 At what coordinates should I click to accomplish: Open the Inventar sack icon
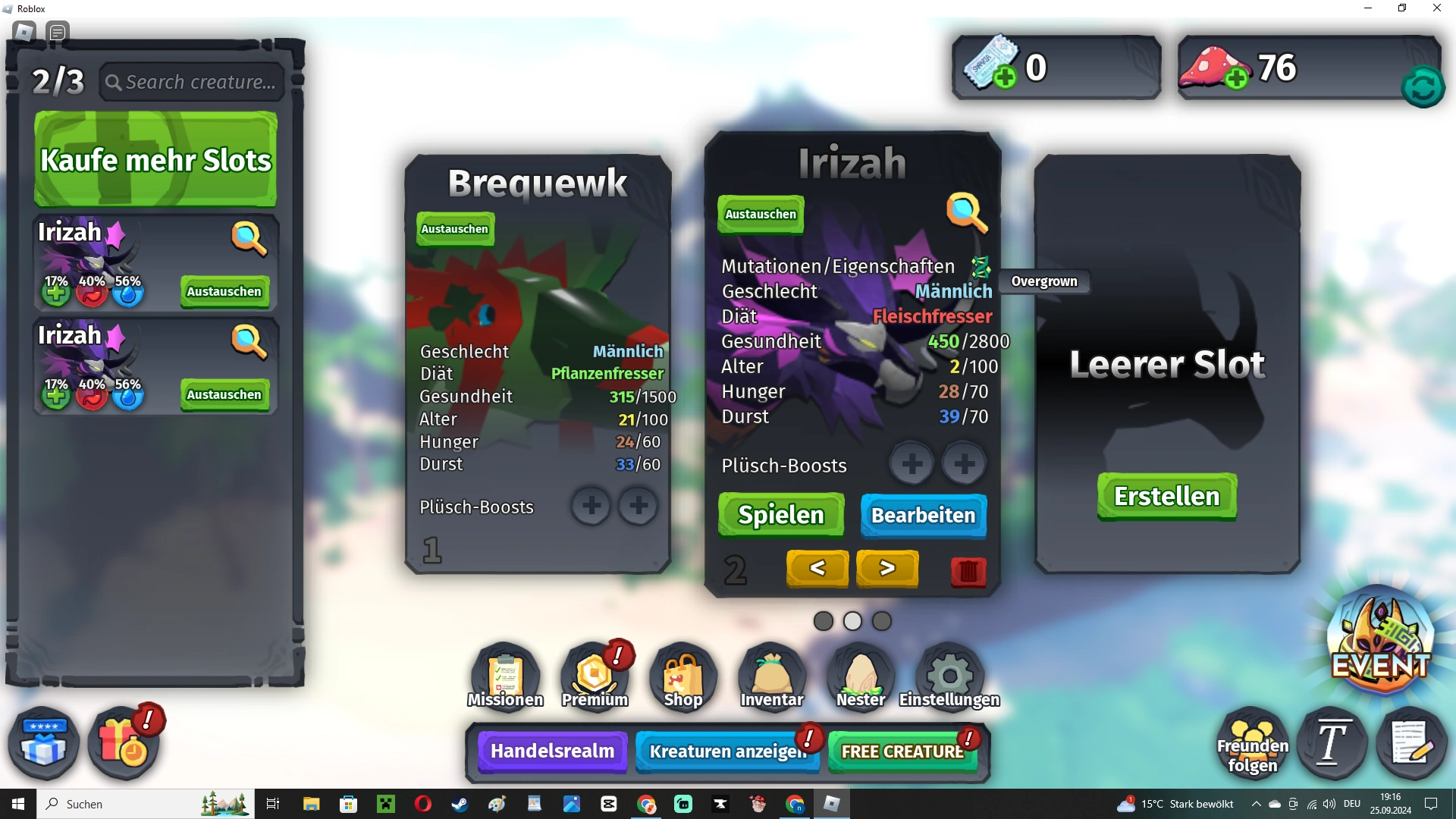tap(770, 673)
